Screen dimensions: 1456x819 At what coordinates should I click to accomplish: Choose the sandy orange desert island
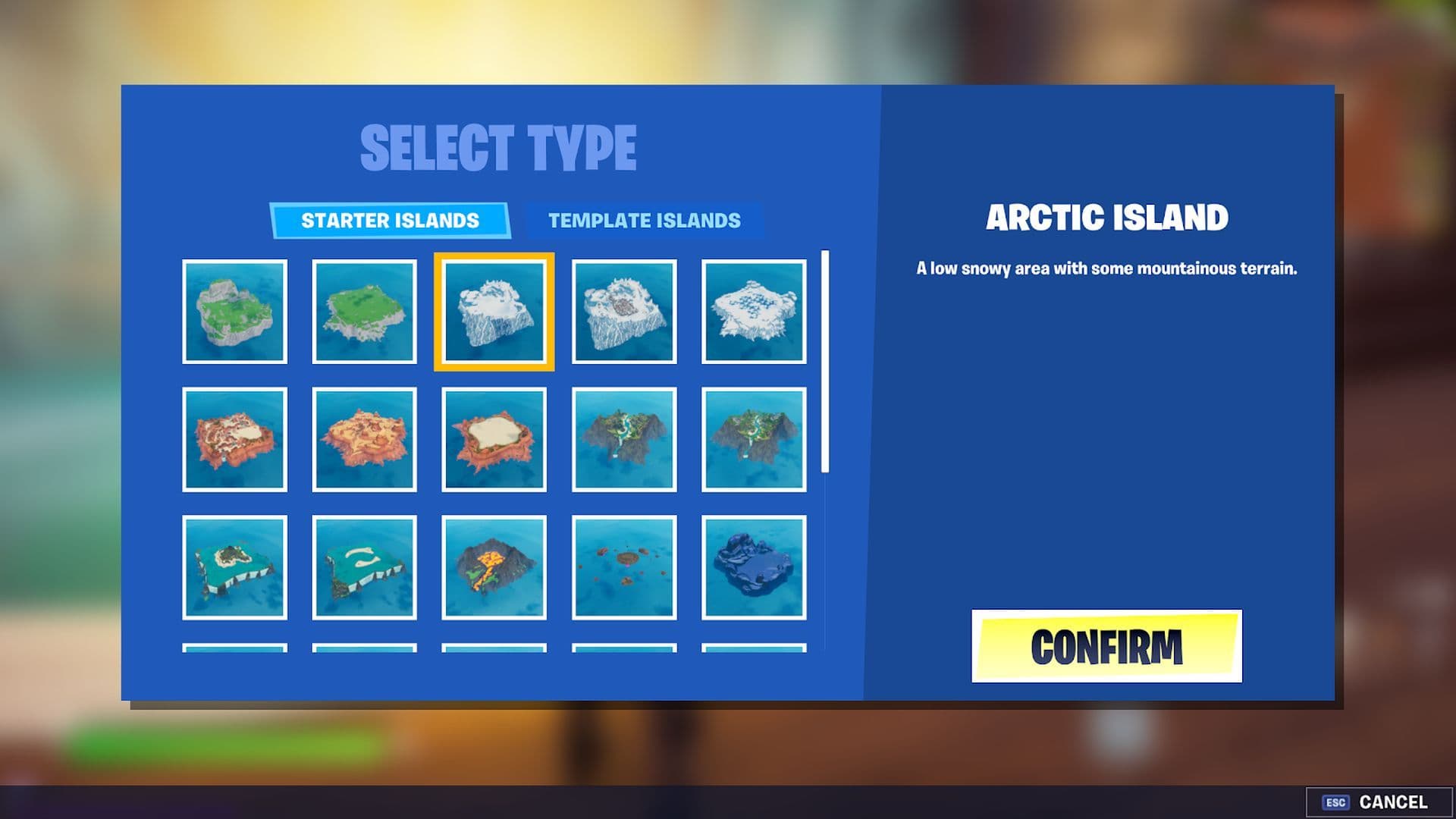[364, 438]
